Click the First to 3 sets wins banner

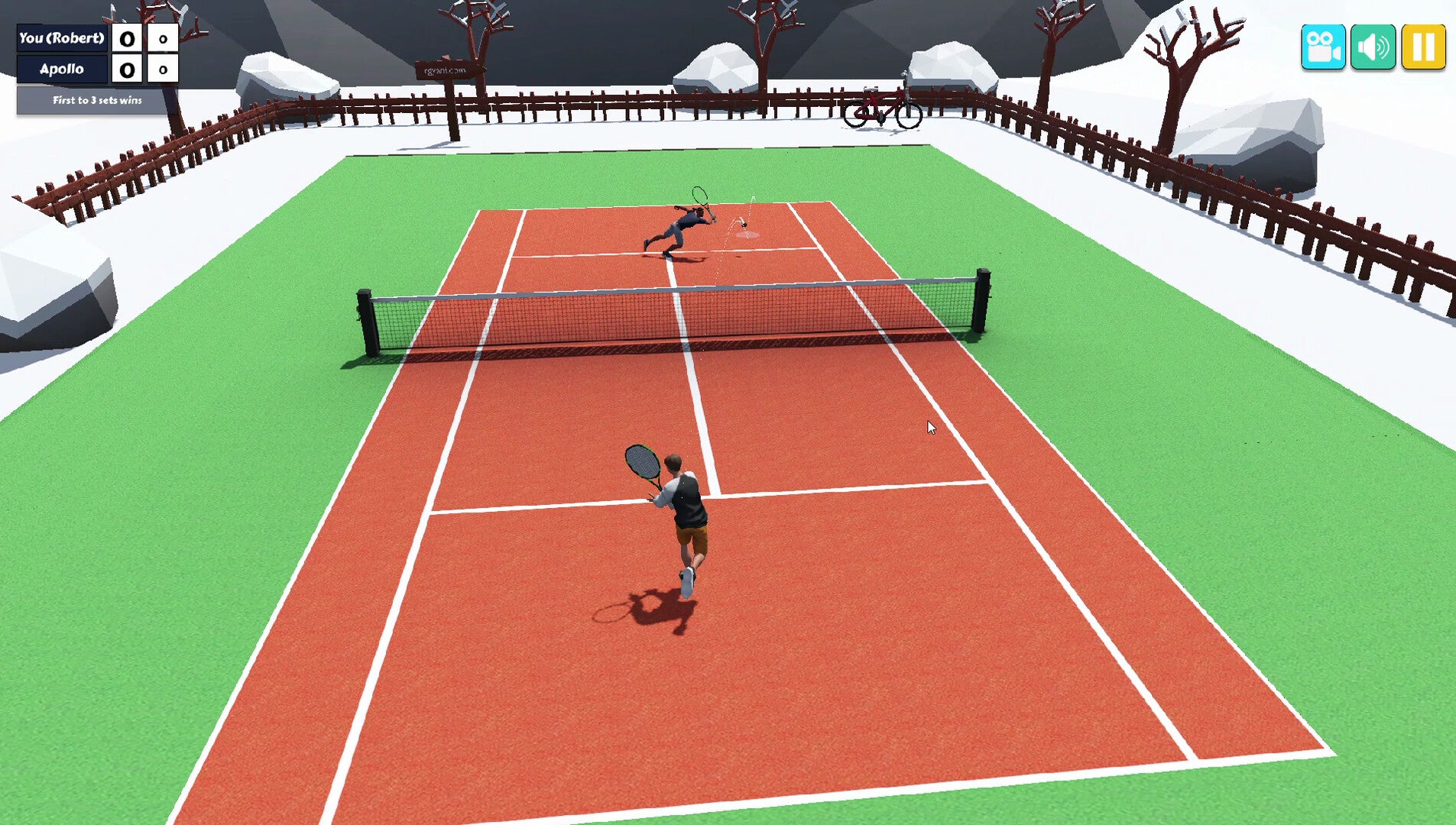tap(97, 99)
